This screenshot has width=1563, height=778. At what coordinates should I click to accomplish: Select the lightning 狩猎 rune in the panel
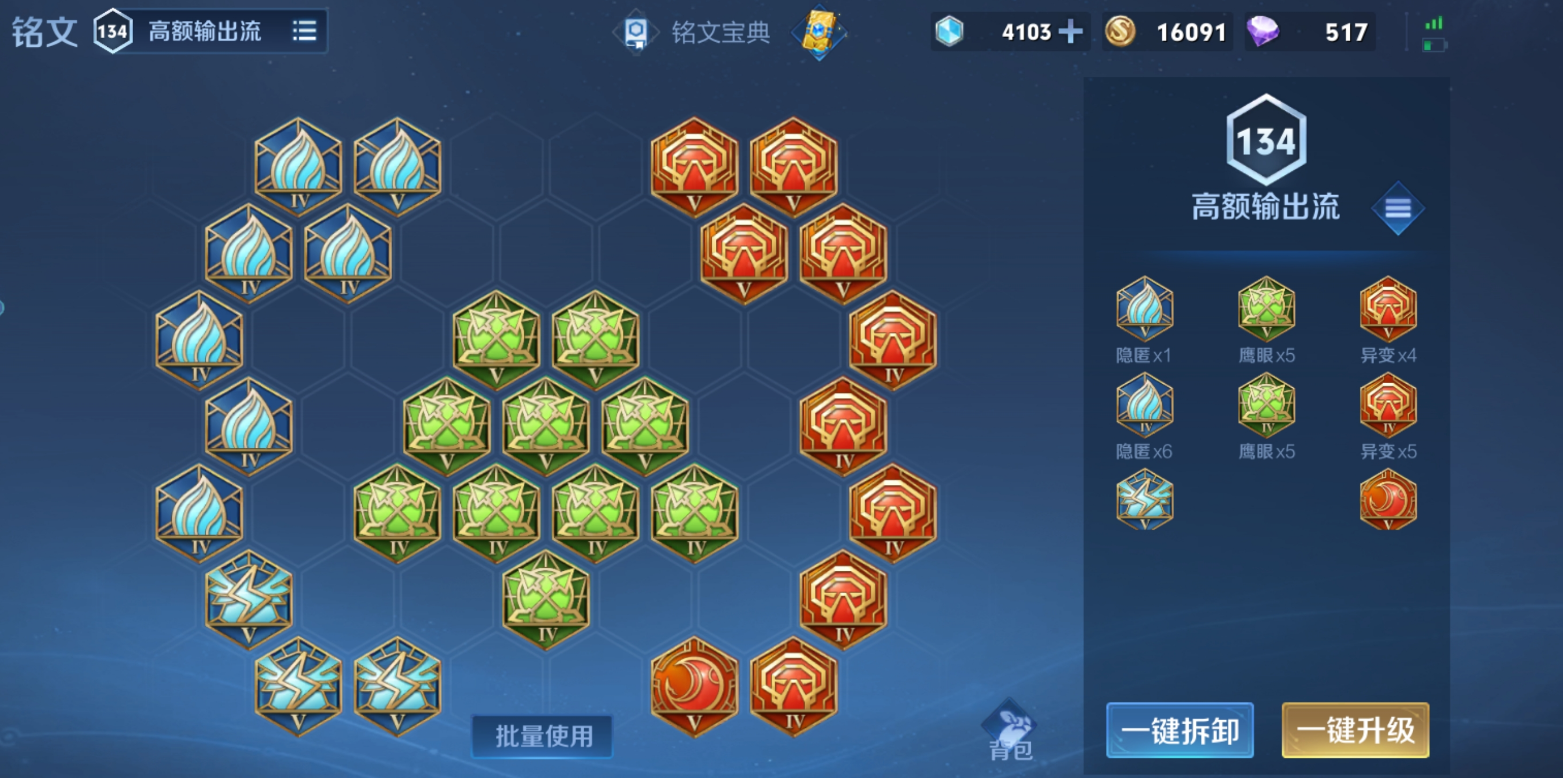[x=1143, y=500]
